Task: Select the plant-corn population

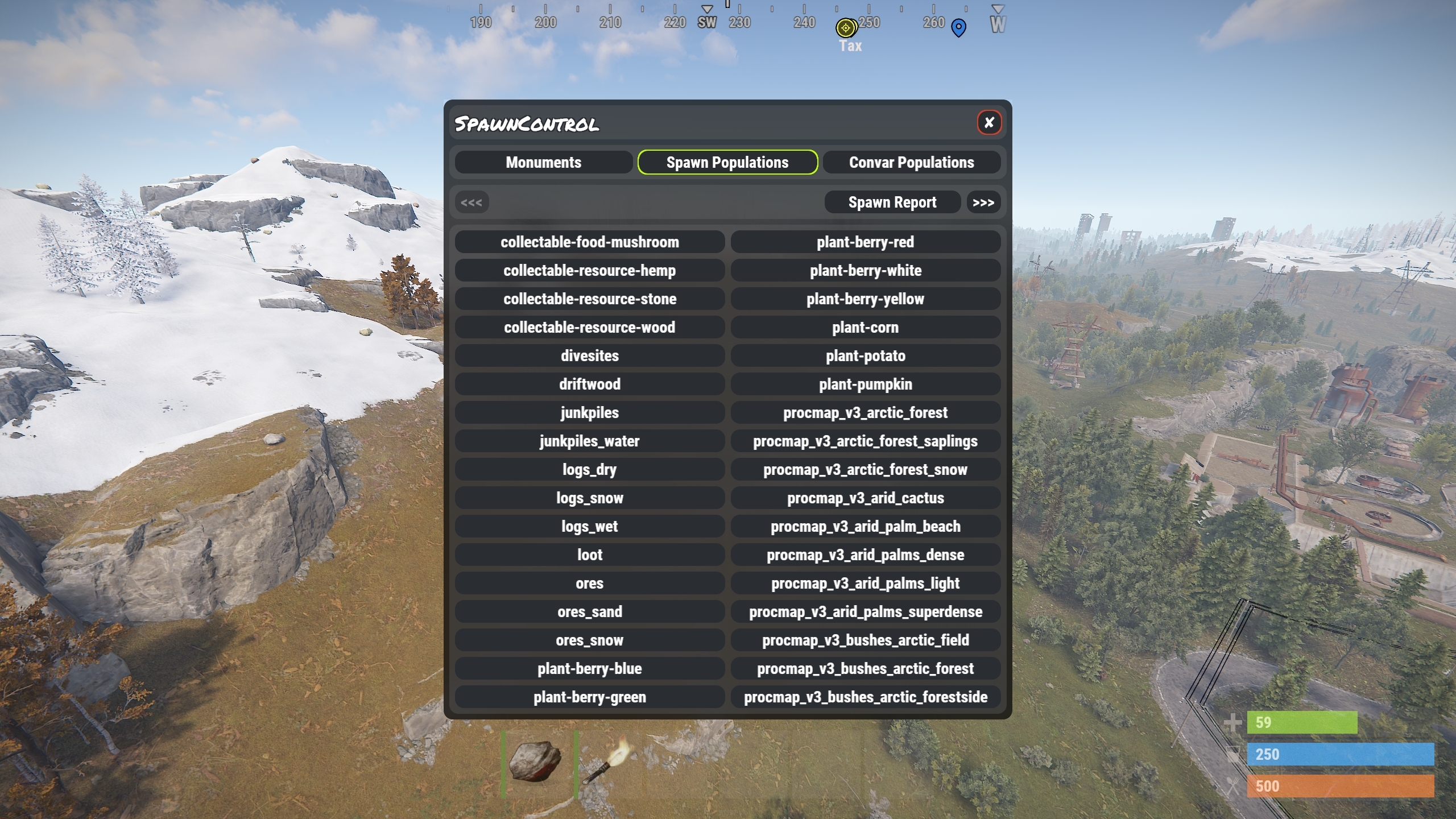Action: [865, 328]
